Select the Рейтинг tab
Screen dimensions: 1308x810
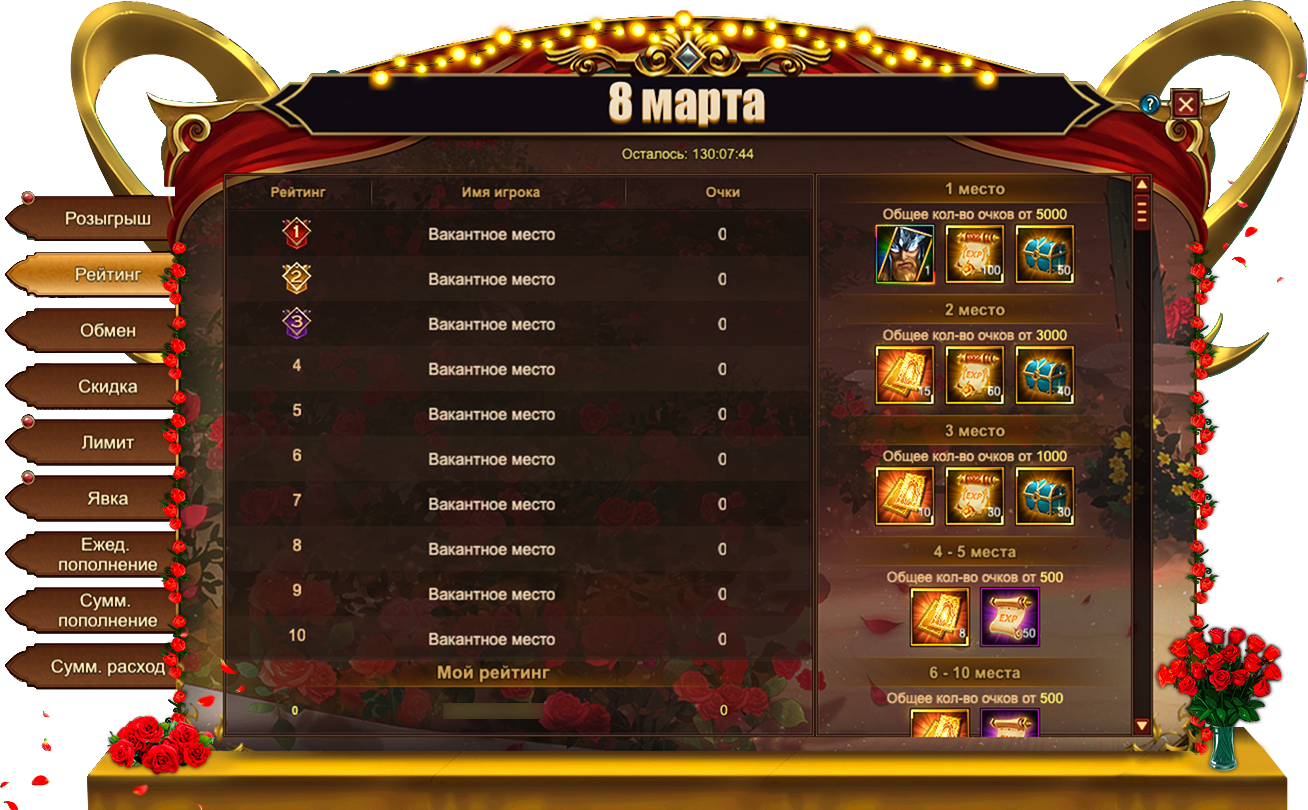(x=107, y=274)
